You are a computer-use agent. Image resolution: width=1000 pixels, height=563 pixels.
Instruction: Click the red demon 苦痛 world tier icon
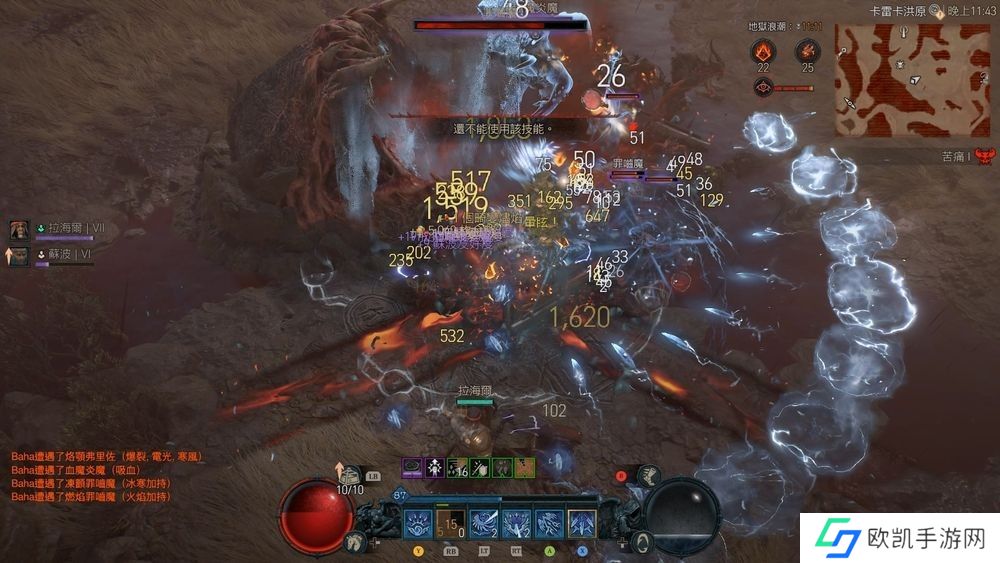(985, 156)
